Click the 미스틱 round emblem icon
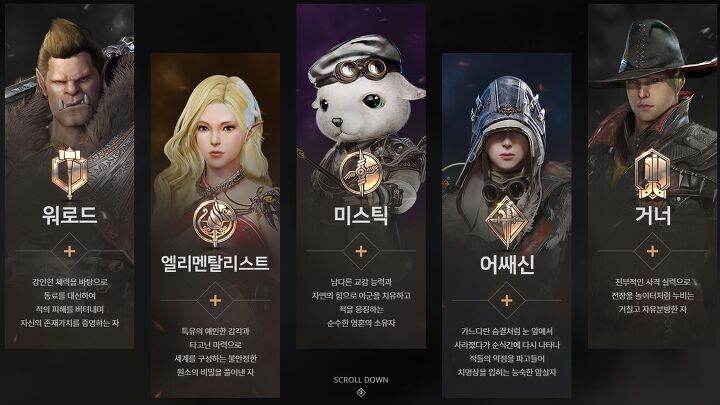The image size is (720, 405). 360,172
